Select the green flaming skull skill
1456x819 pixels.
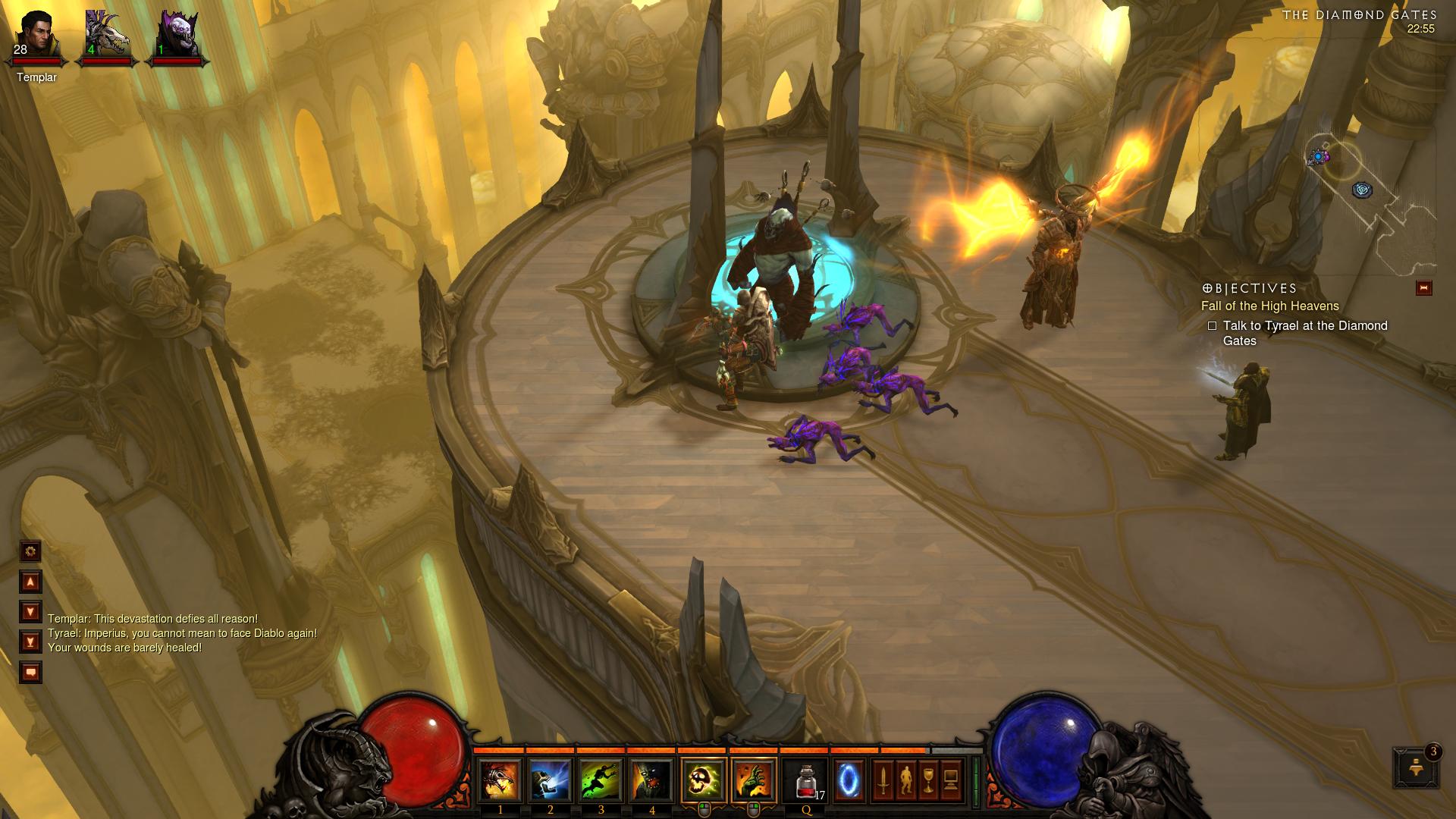pos(704,780)
